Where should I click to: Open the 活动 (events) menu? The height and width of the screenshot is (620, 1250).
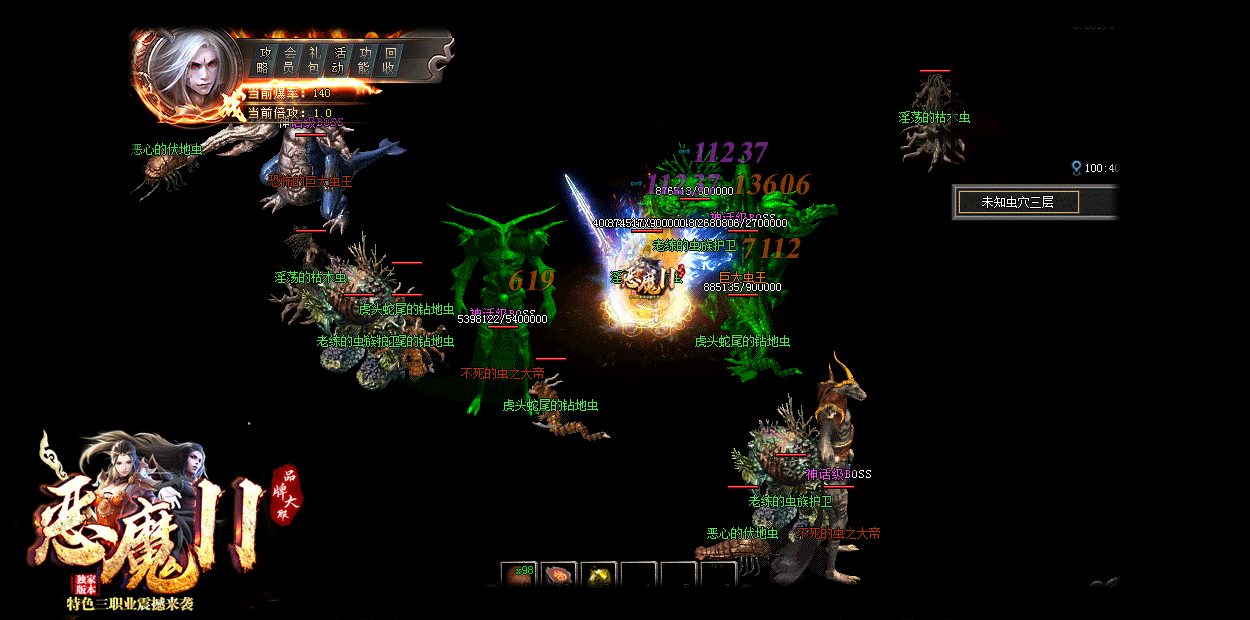point(340,60)
